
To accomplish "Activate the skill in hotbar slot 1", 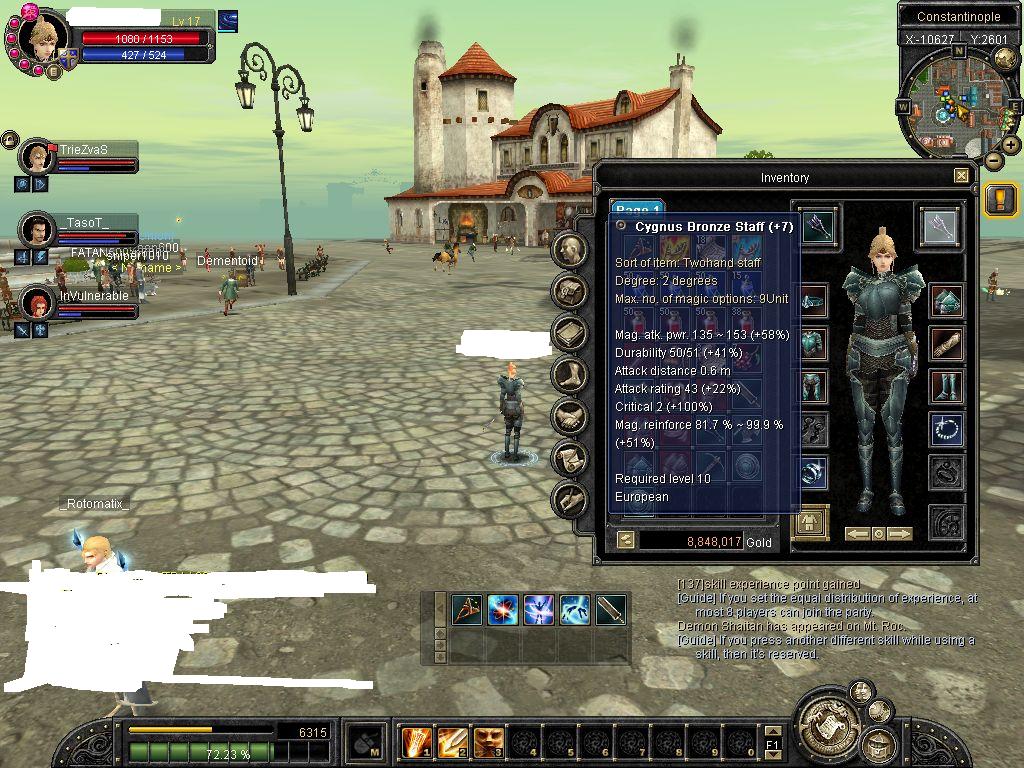I will point(416,742).
